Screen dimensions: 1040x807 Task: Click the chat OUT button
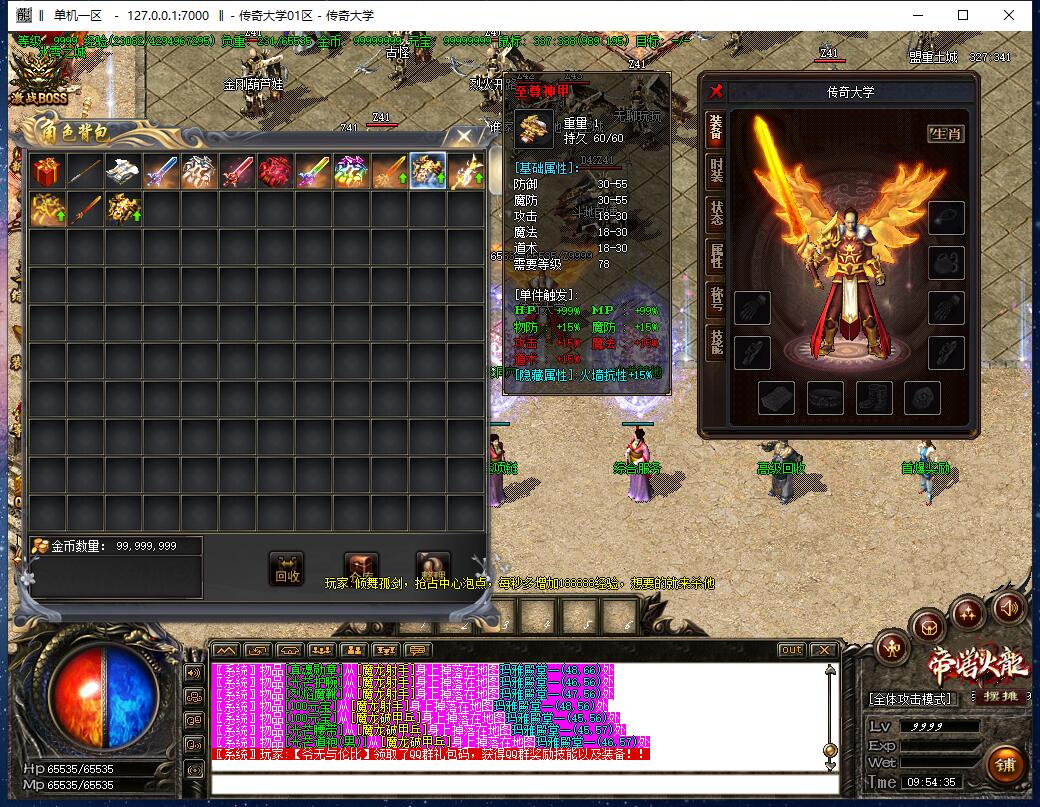point(791,650)
